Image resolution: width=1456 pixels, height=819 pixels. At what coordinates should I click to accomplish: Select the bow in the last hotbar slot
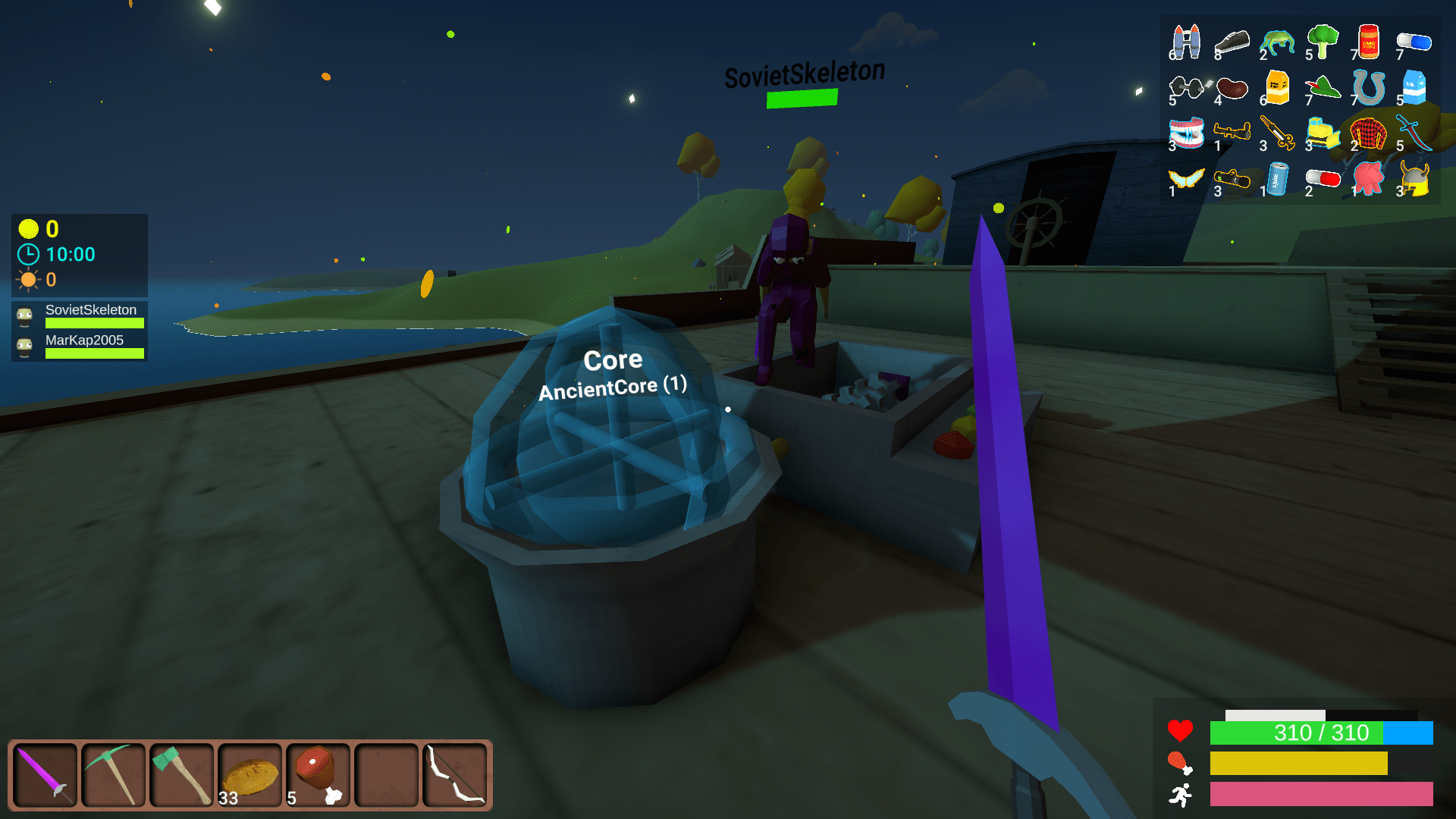point(453,774)
